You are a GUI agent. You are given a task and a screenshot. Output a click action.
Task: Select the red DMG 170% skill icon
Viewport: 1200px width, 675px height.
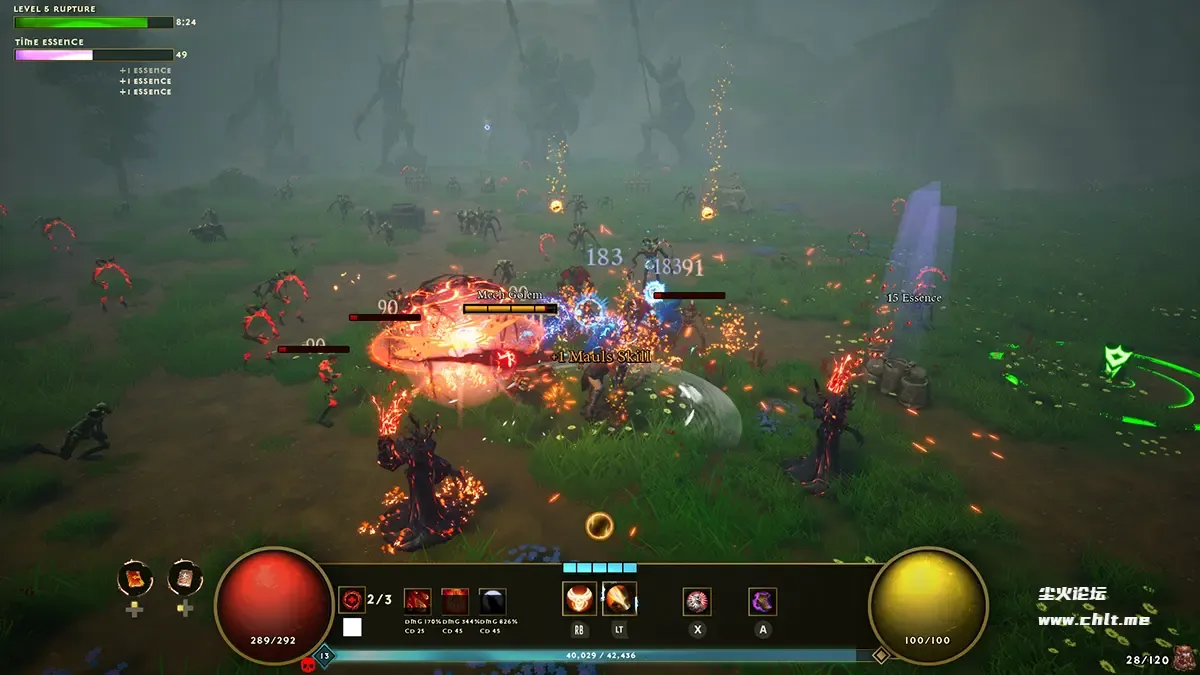coord(418,602)
